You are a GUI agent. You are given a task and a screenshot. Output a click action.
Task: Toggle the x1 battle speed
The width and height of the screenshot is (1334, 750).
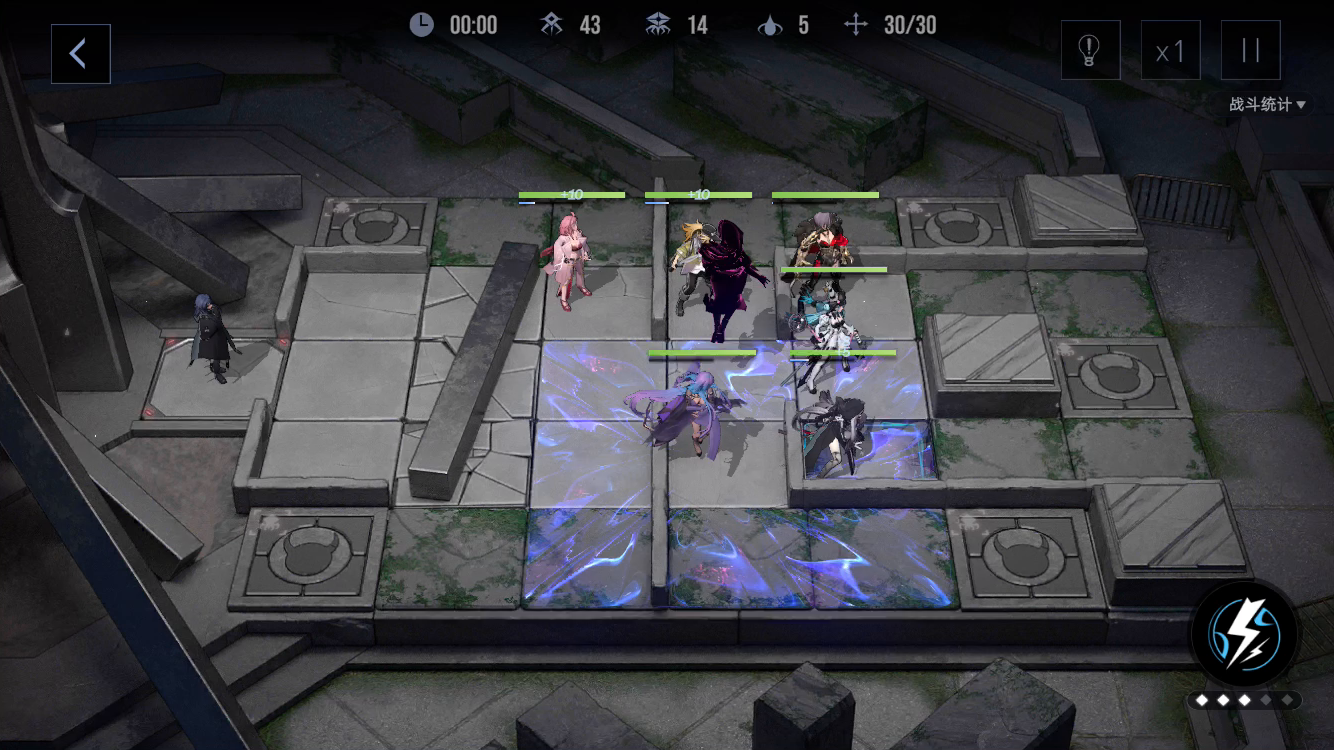pos(1170,50)
